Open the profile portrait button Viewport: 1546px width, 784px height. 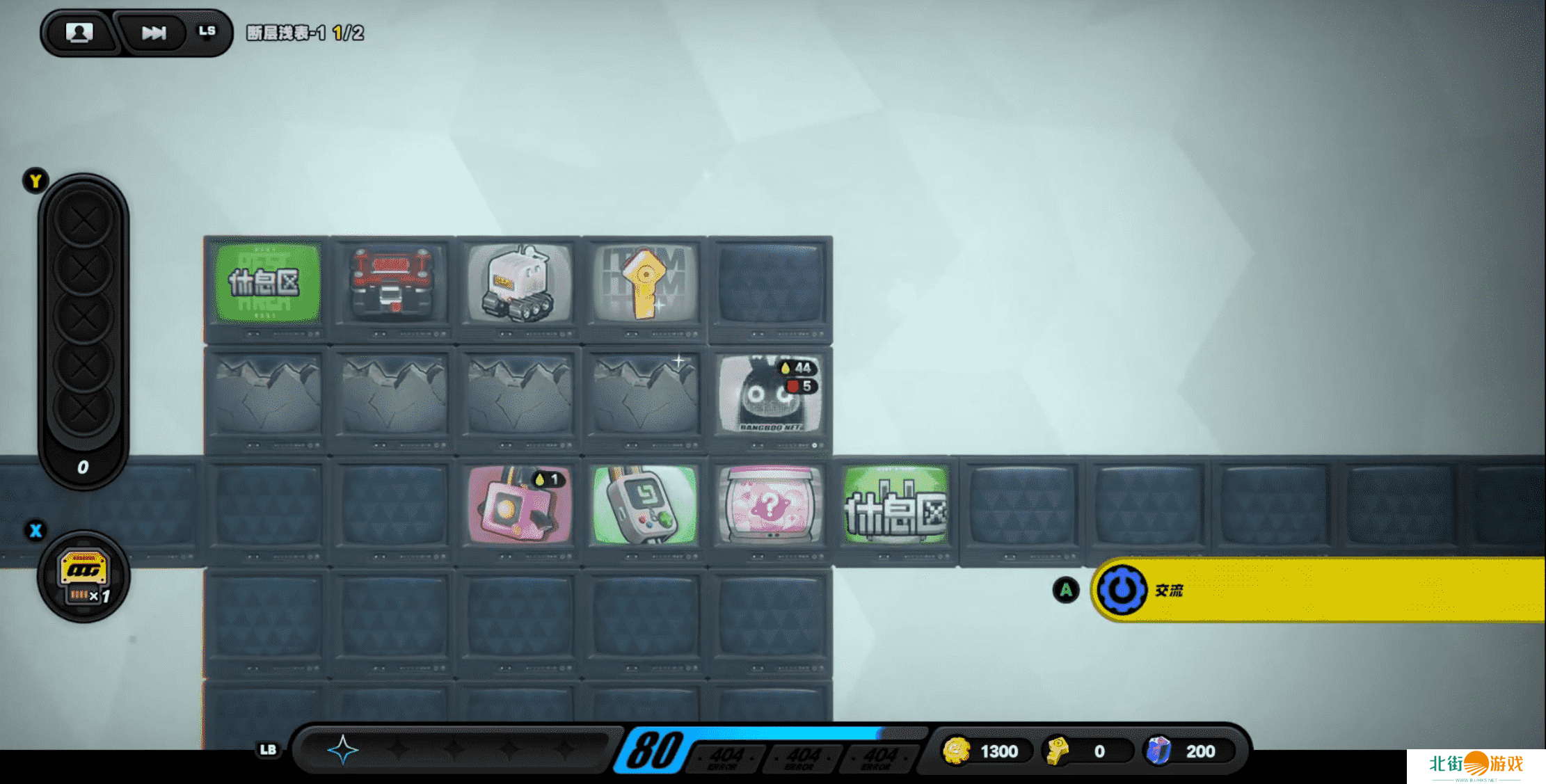[79, 33]
